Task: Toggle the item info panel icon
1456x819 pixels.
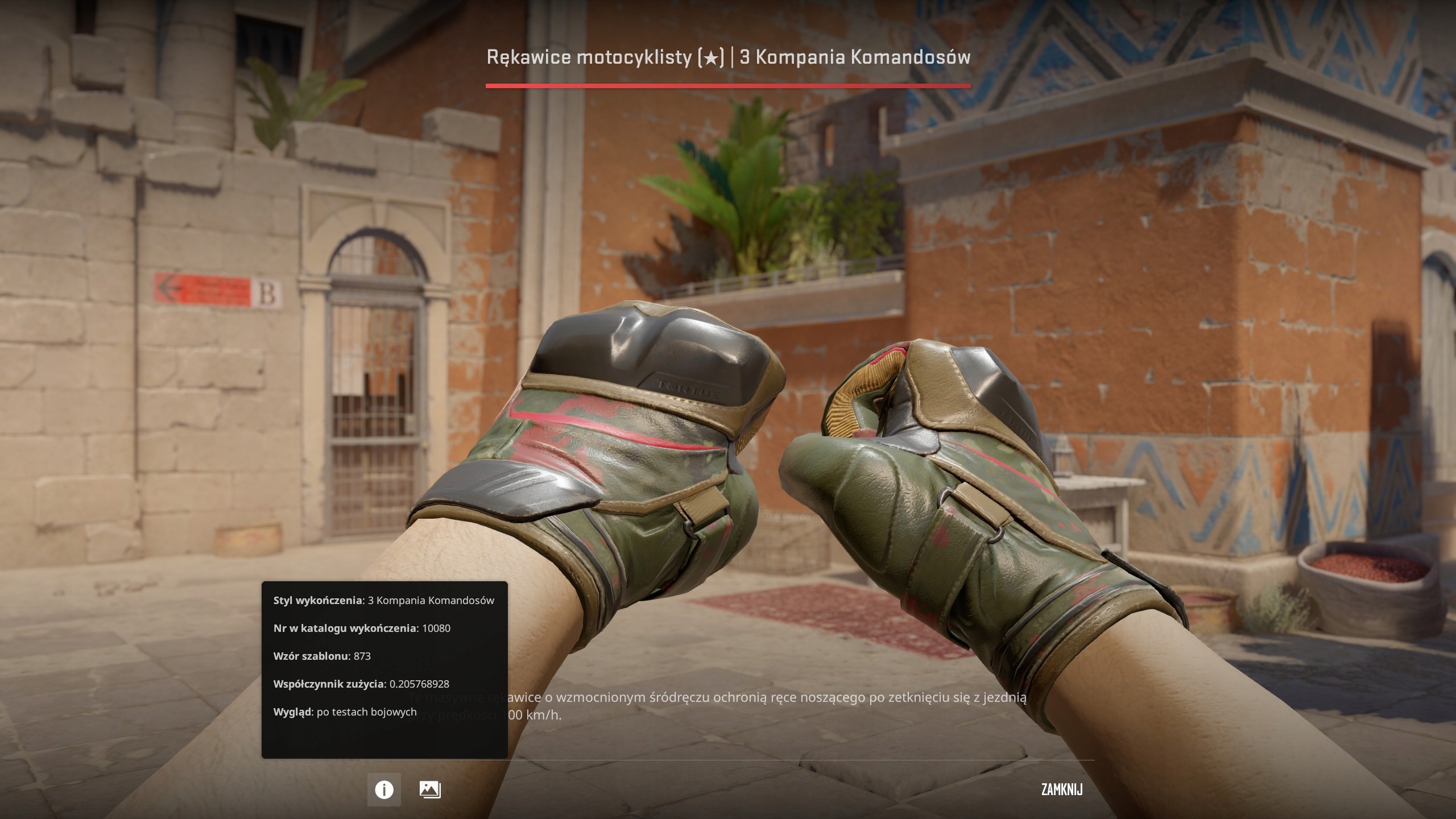Action: click(384, 789)
